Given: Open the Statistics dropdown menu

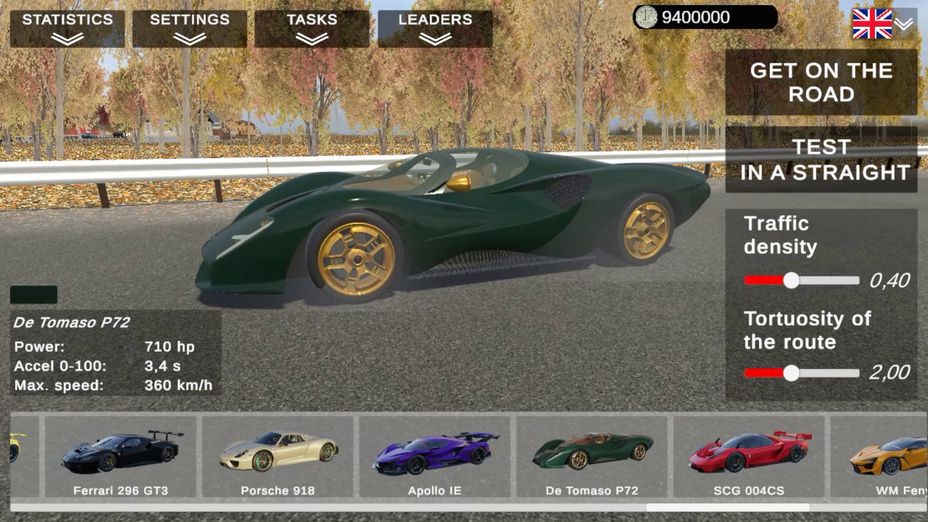Looking at the screenshot, I should point(67,28).
